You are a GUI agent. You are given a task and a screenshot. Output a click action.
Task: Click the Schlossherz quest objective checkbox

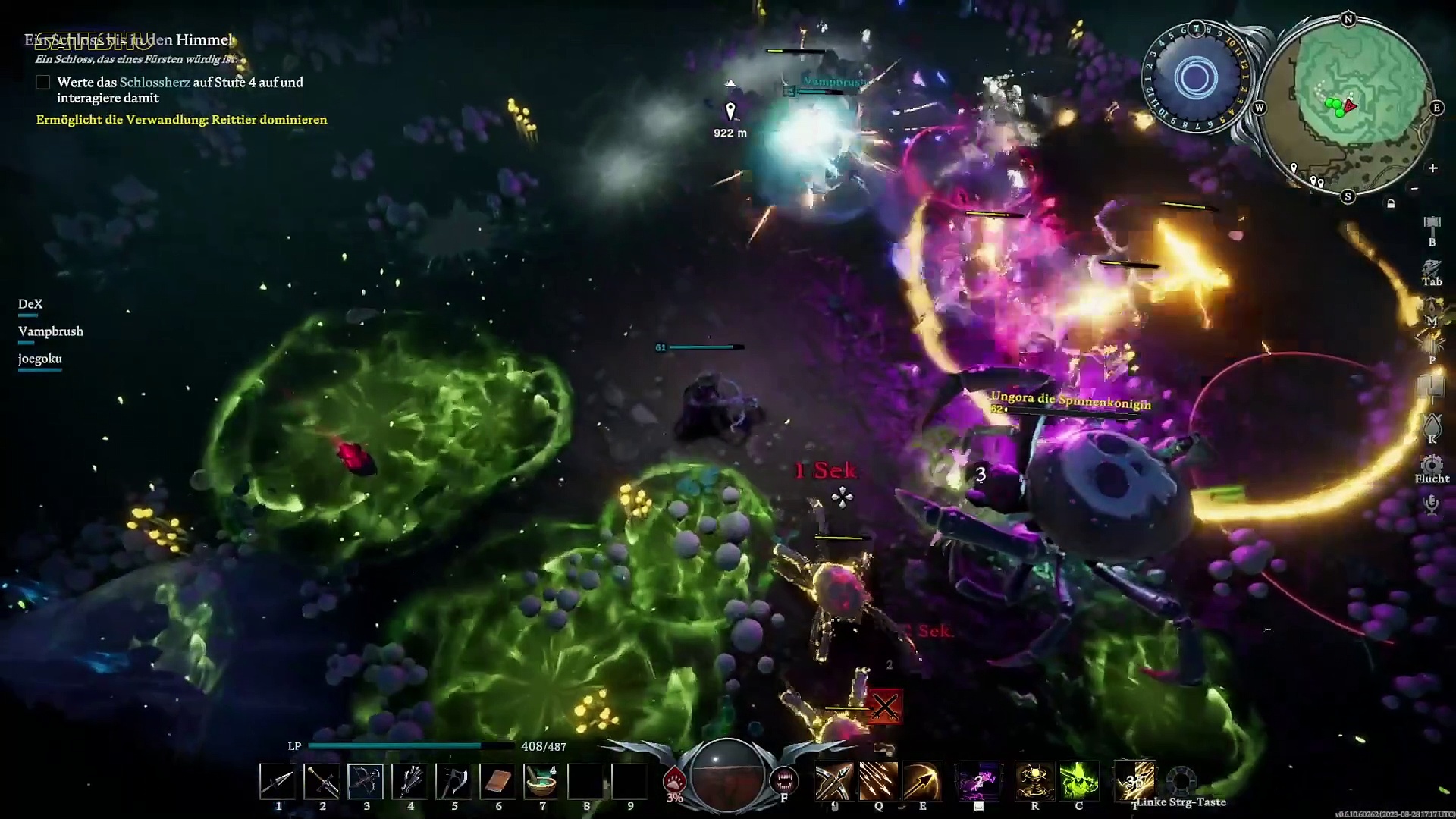point(43,83)
